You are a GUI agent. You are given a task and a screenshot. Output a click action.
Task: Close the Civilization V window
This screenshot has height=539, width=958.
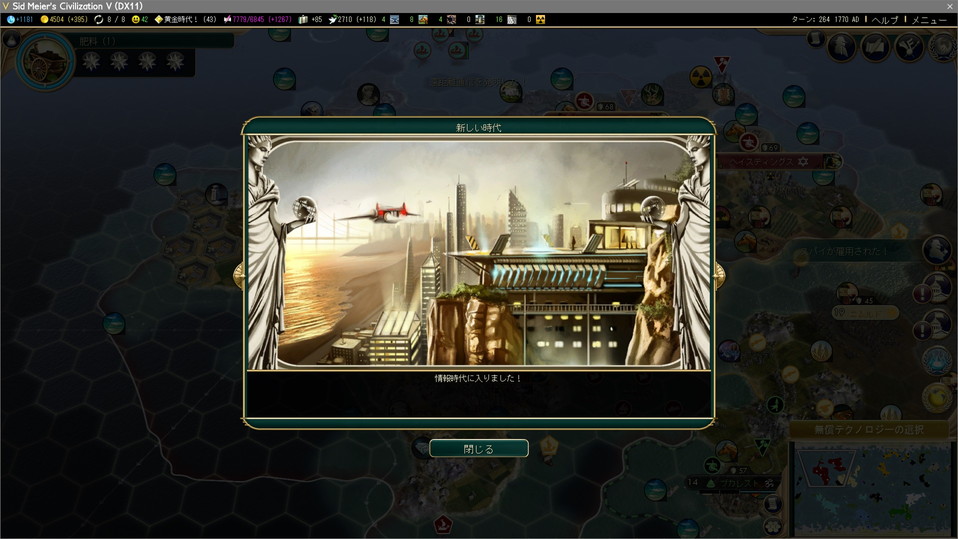point(949,6)
